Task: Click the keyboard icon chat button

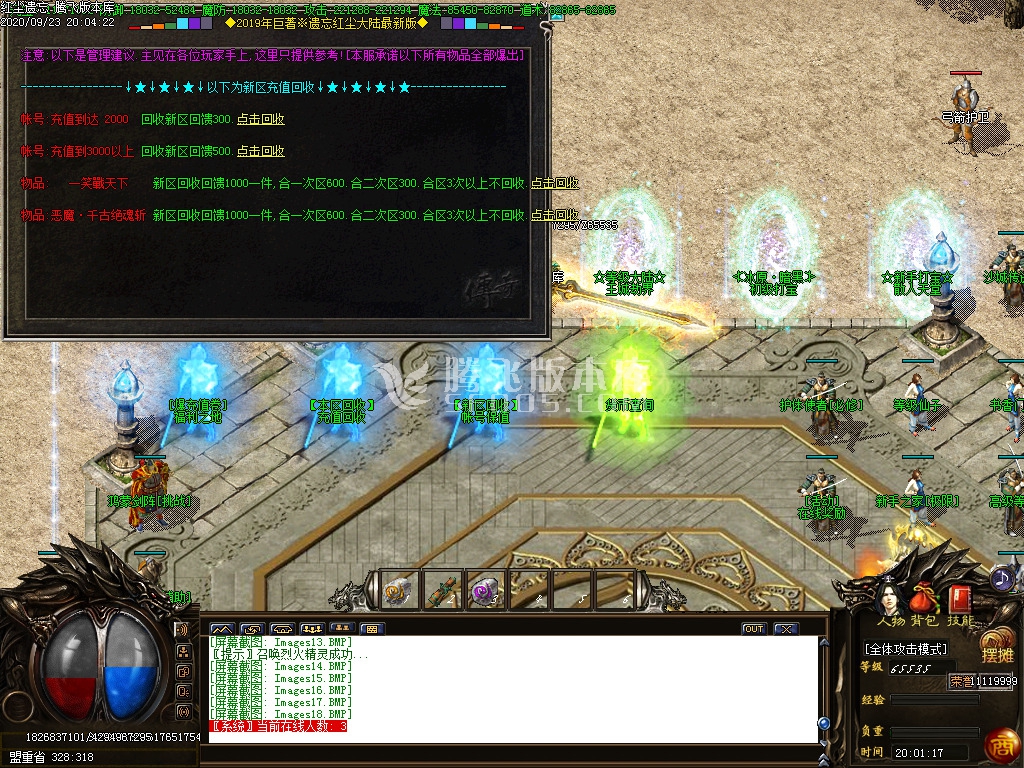Action: coord(371,629)
